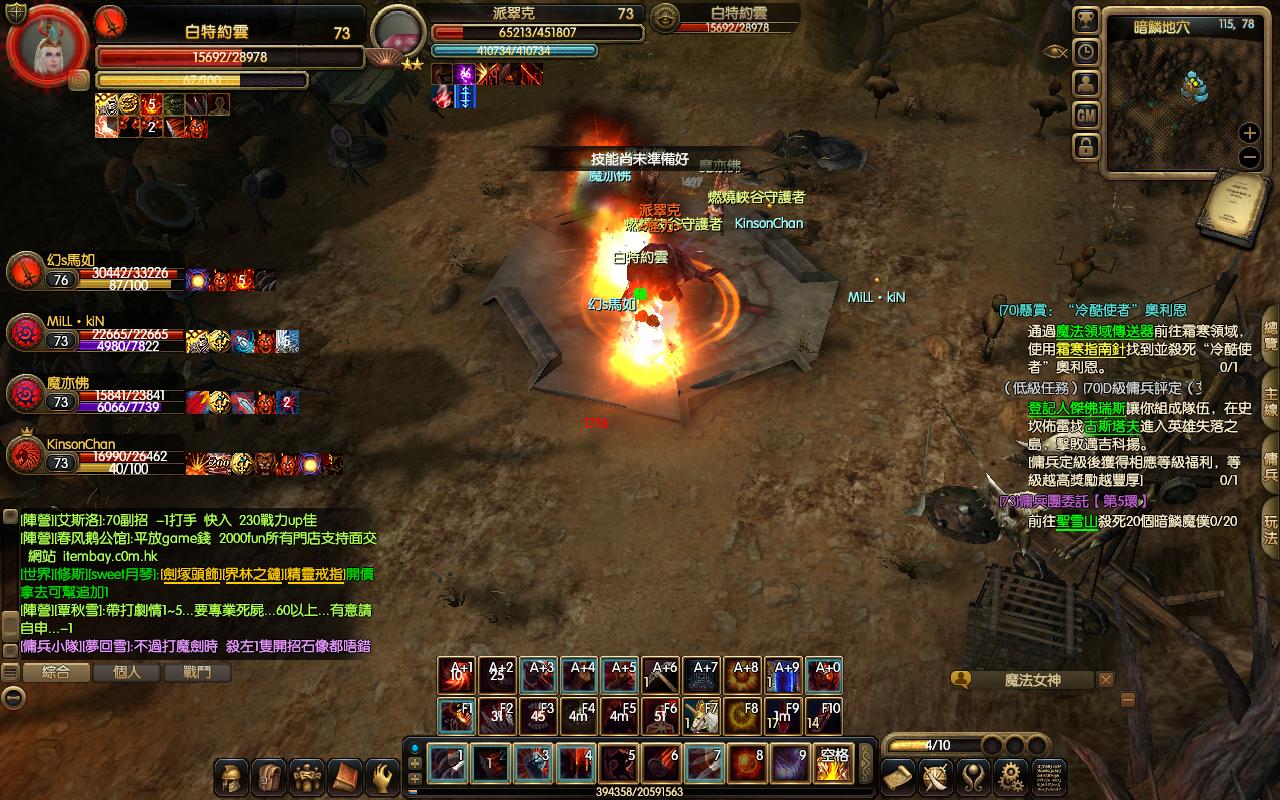Close the 魔法女神 chat window

coord(1105,680)
